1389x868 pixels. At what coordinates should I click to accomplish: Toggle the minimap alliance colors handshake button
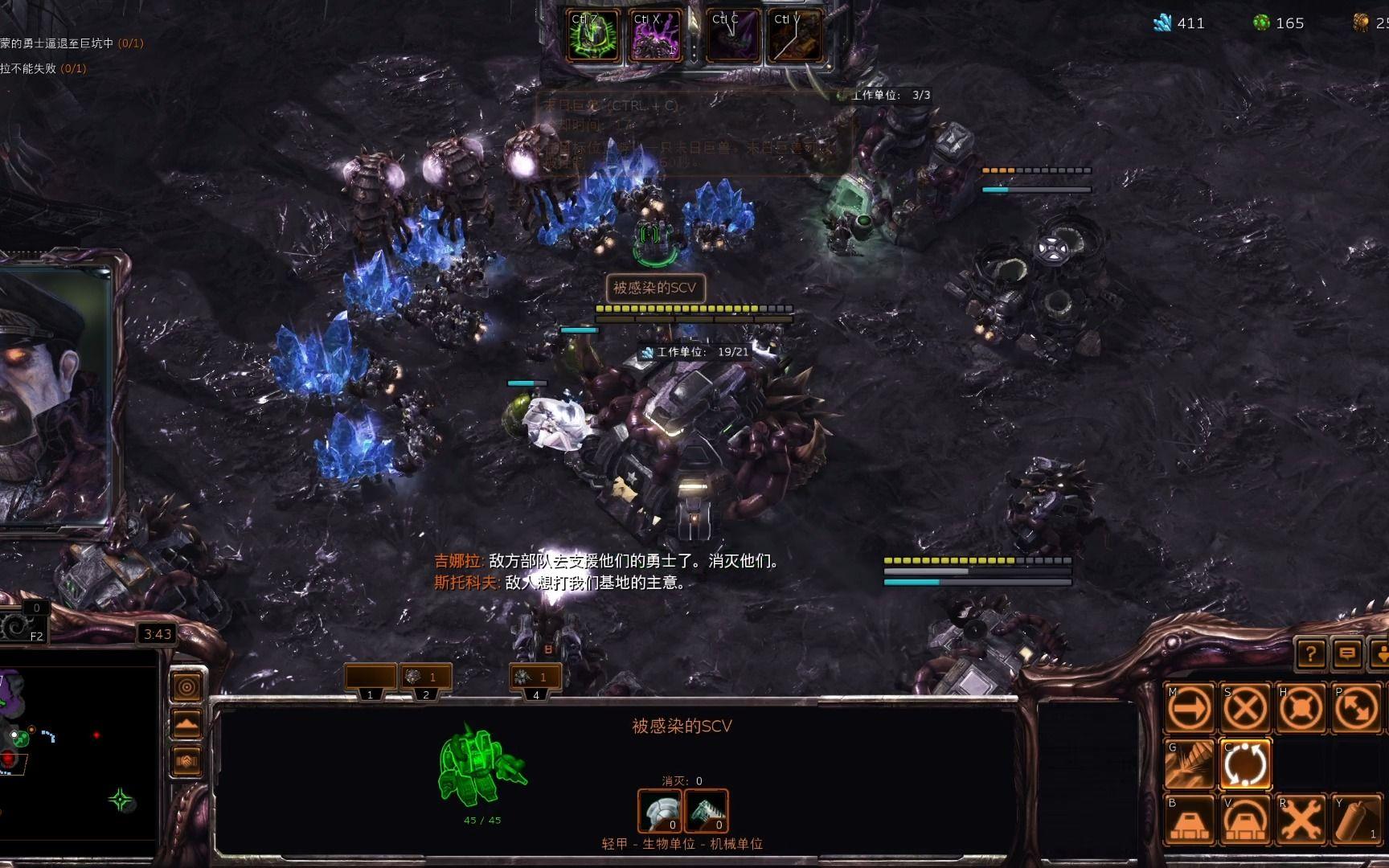coord(187,760)
